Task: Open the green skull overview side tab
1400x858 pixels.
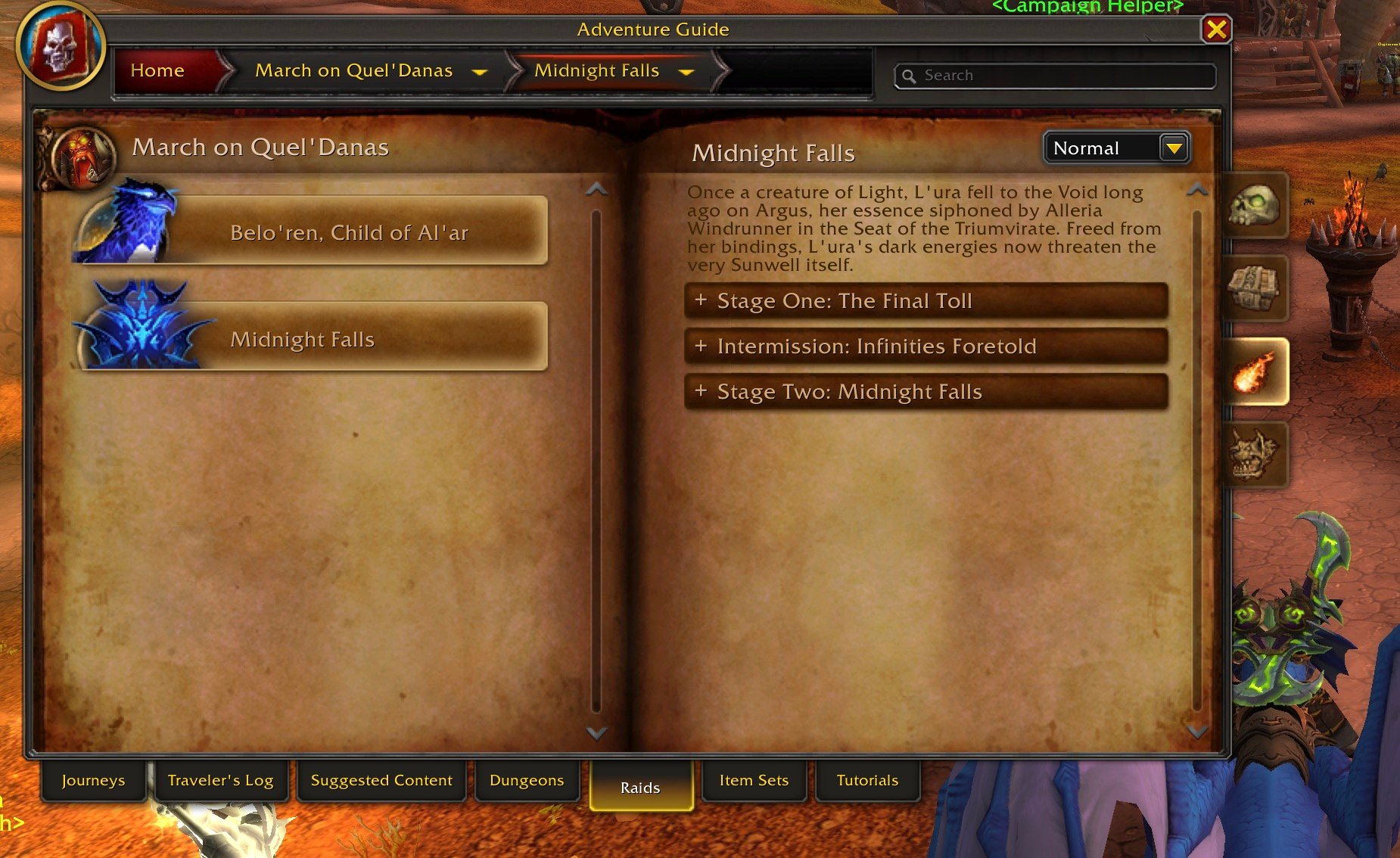Action: pos(1254,206)
